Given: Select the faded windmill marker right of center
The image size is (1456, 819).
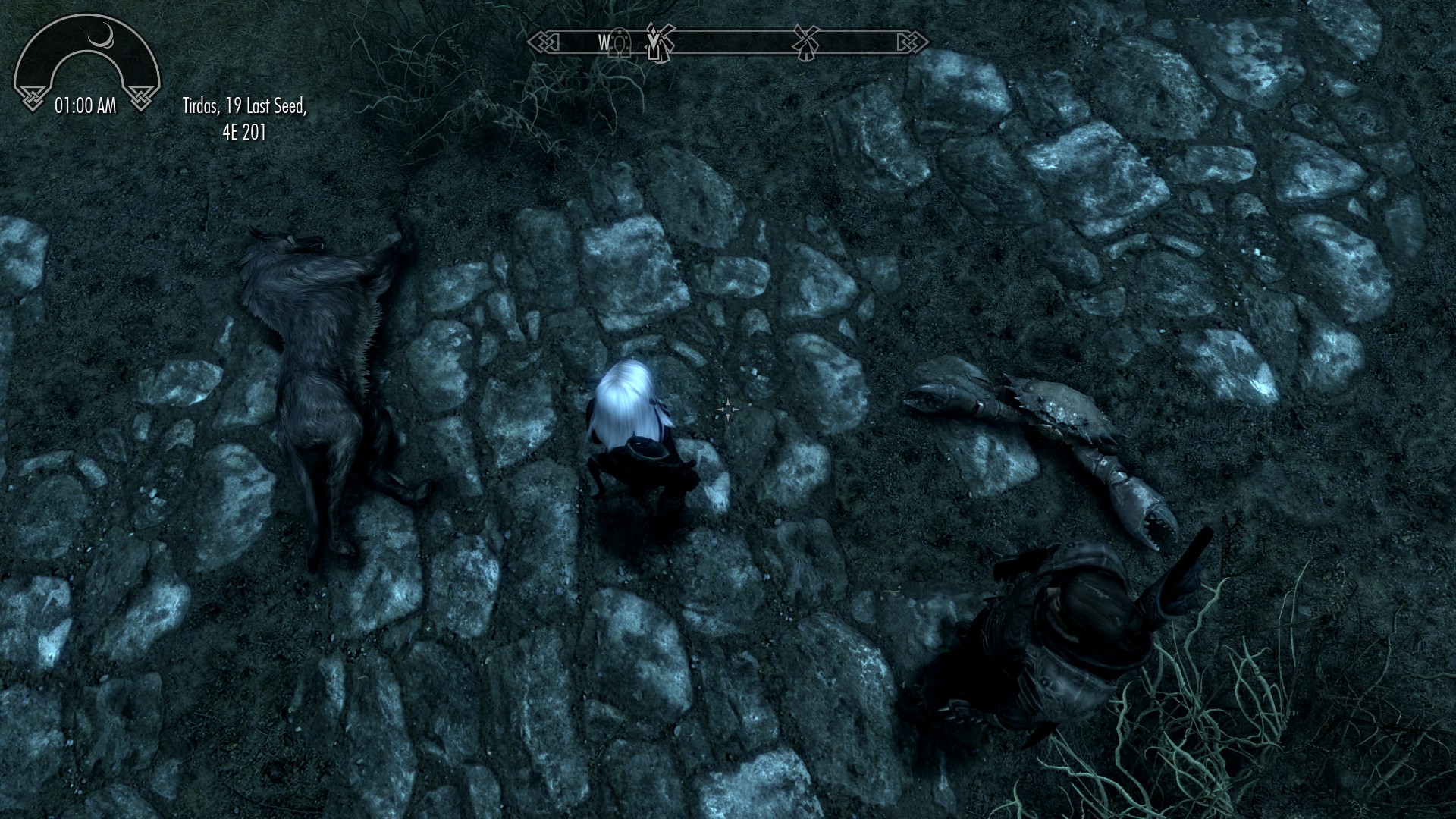Looking at the screenshot, I should click(x=807, y=42).
